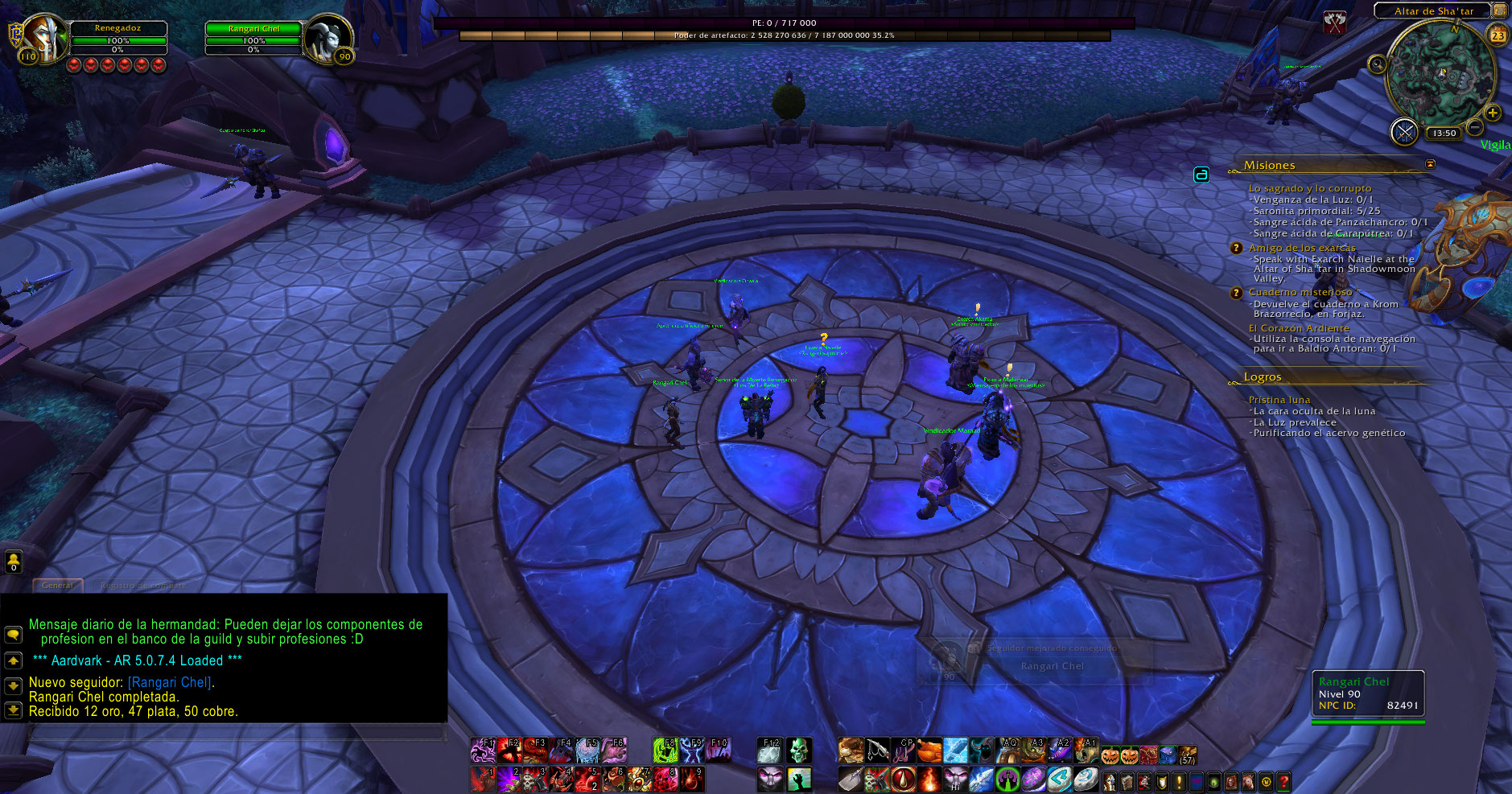Open the 'Amigo de los exarcas' quest entry
The height and width of the screenshot is (794, 1512).
tap(1301, 248)
